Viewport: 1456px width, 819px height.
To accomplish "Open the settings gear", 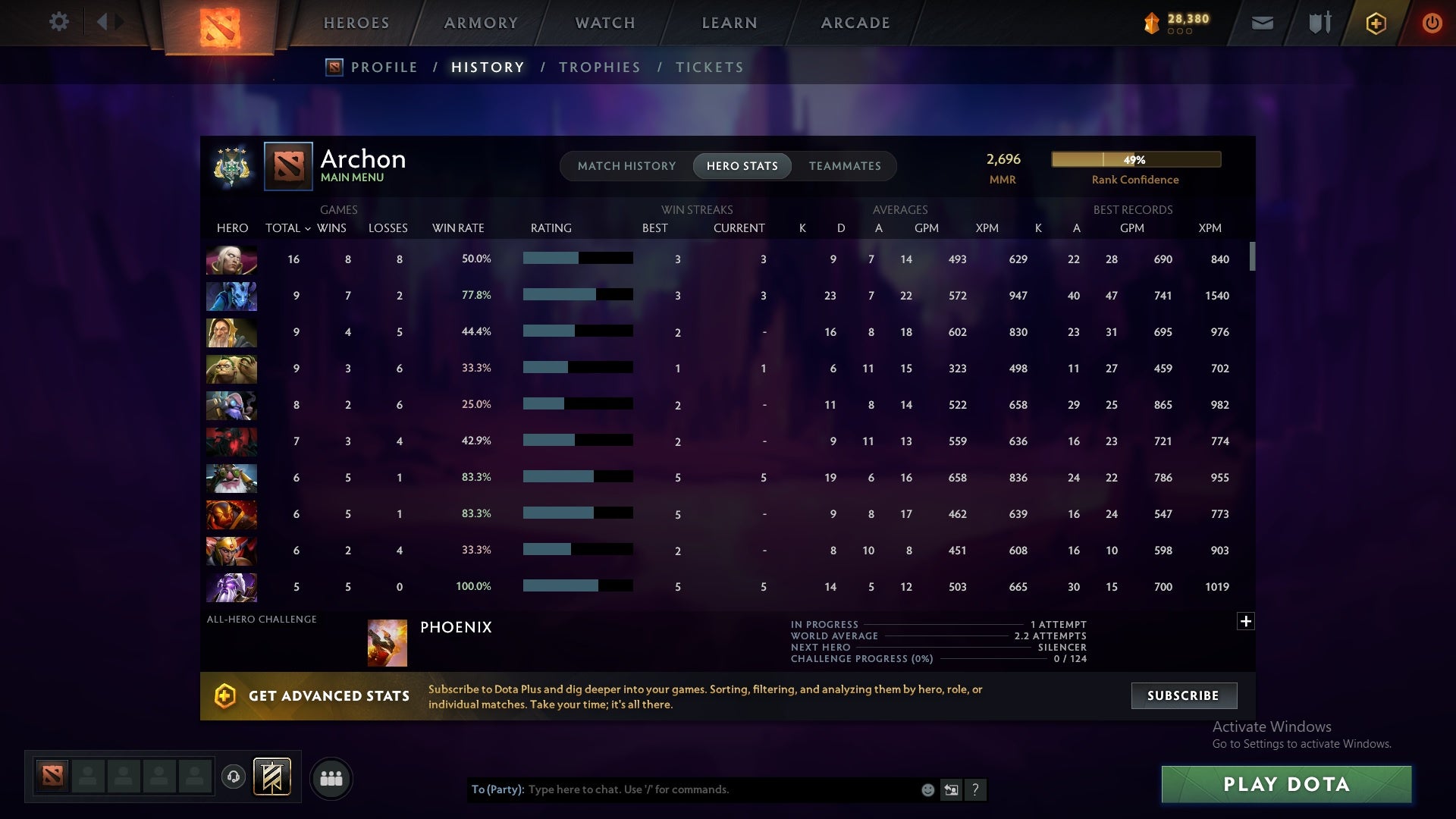I will [x=59, y=22].
